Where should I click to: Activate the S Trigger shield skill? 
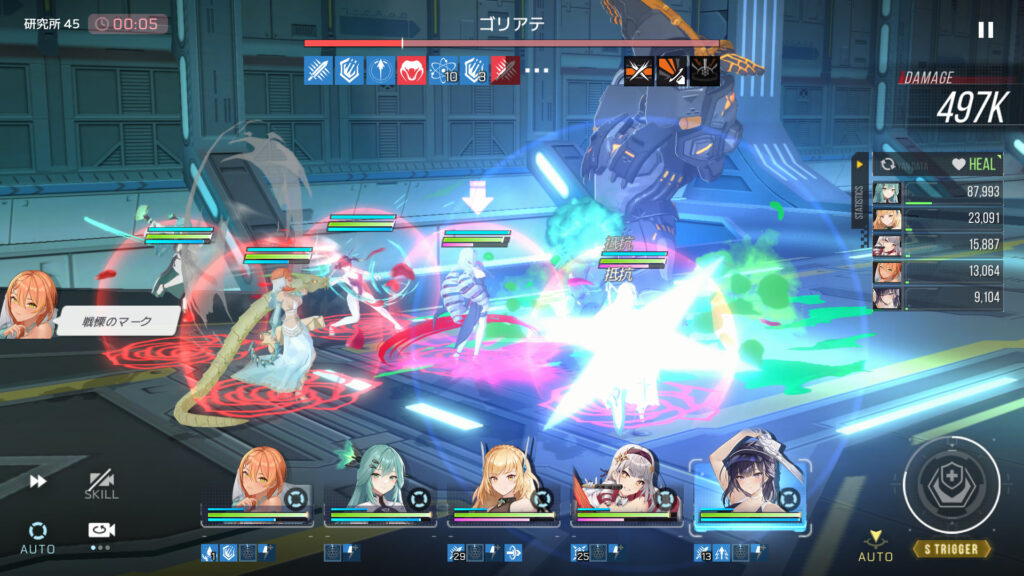click(x=951, y=485)
